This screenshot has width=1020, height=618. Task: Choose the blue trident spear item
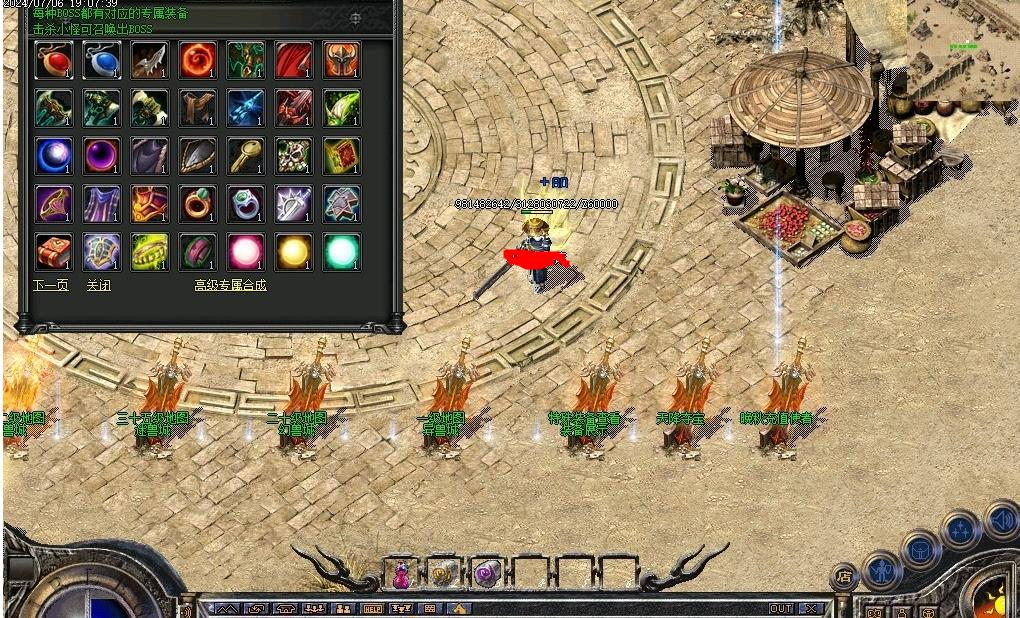click(x=246, y=108)
